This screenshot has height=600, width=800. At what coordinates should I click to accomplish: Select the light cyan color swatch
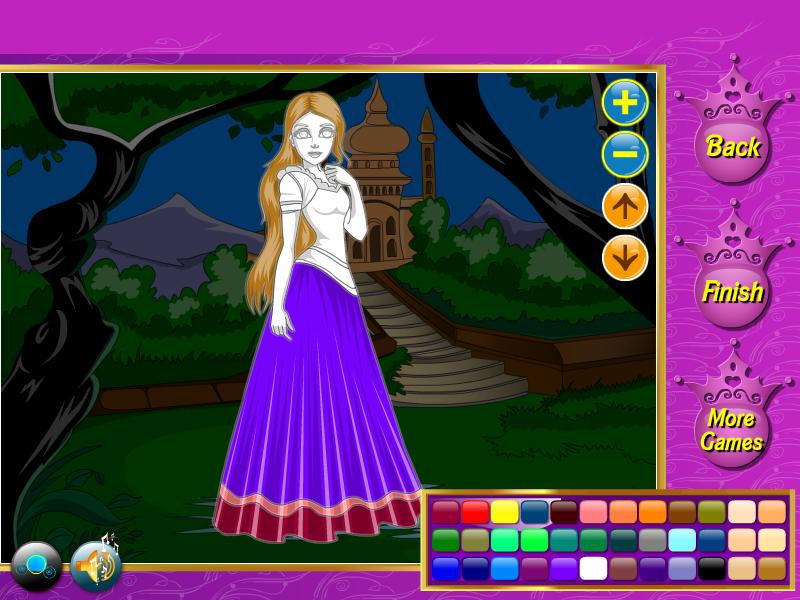tap(682, 540)
